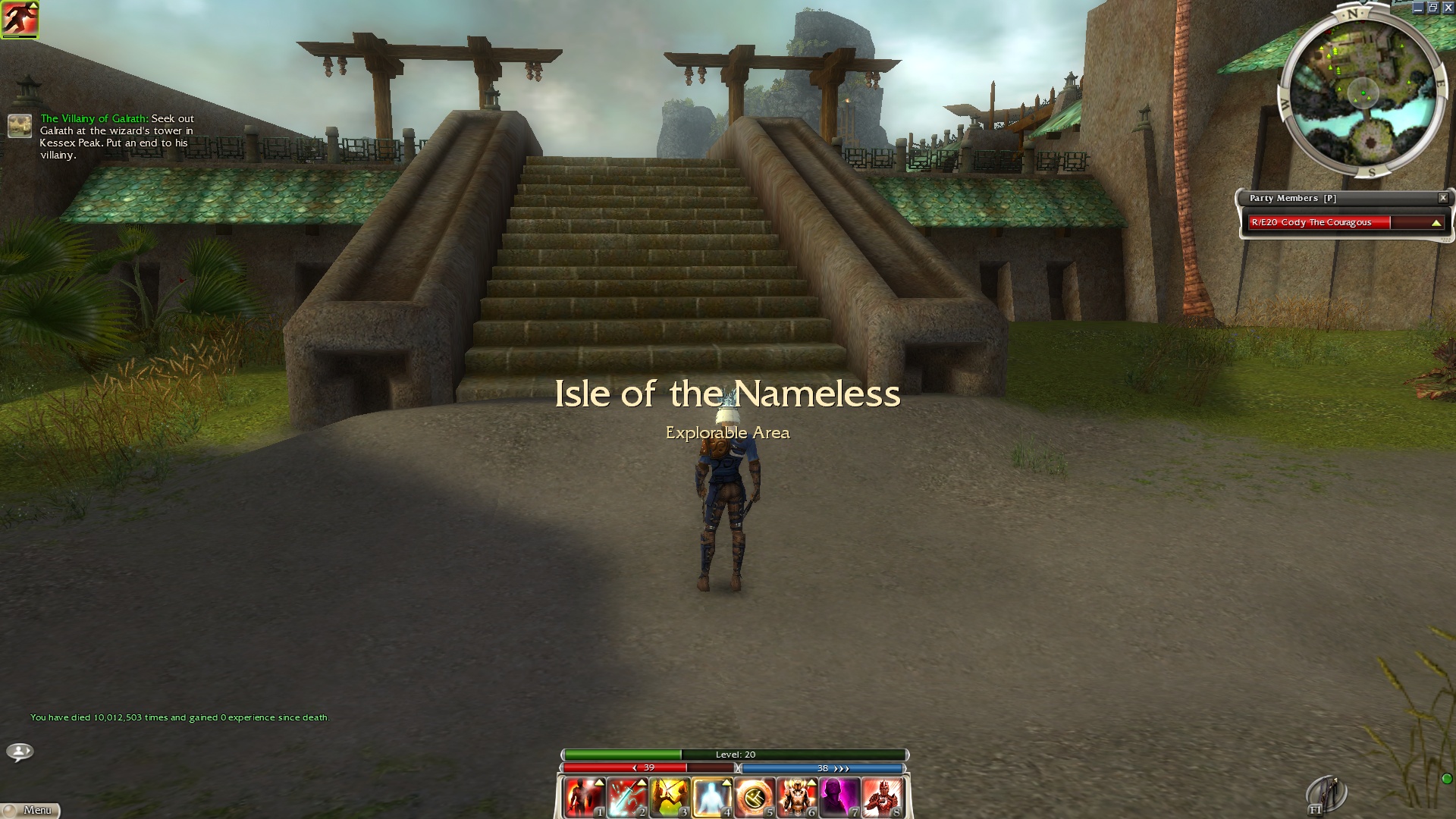Image resolution: width=1456 pixels, height=819 pixels.
Task: Select The Villainy of Galrath quest entry
Action: pyautogui.click(x=95, y=119)
